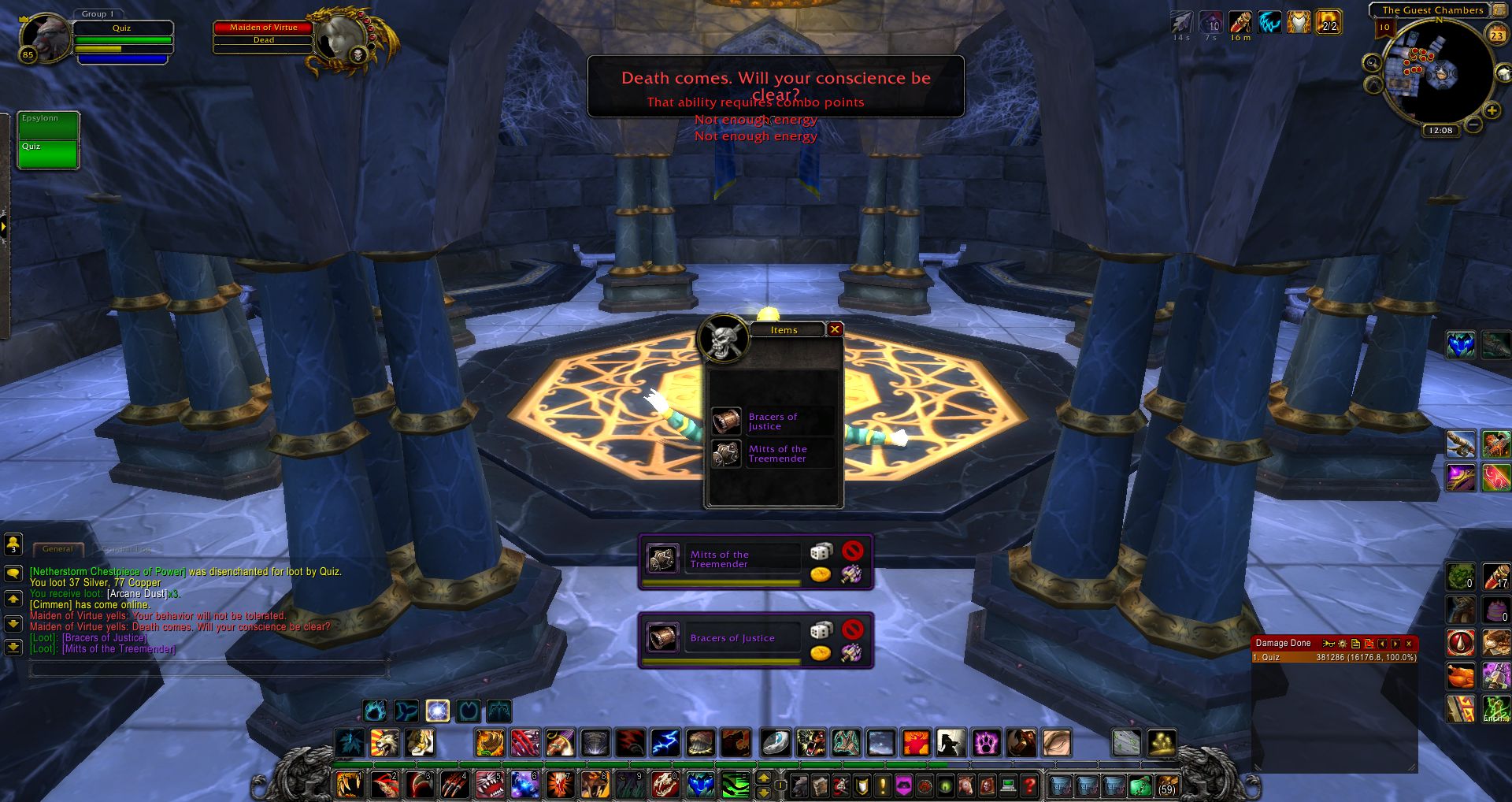This screenshot has height=802, width=1512.
Task: Choose Disenchant for Mitts of the Treemender
Action: [850, 574]
